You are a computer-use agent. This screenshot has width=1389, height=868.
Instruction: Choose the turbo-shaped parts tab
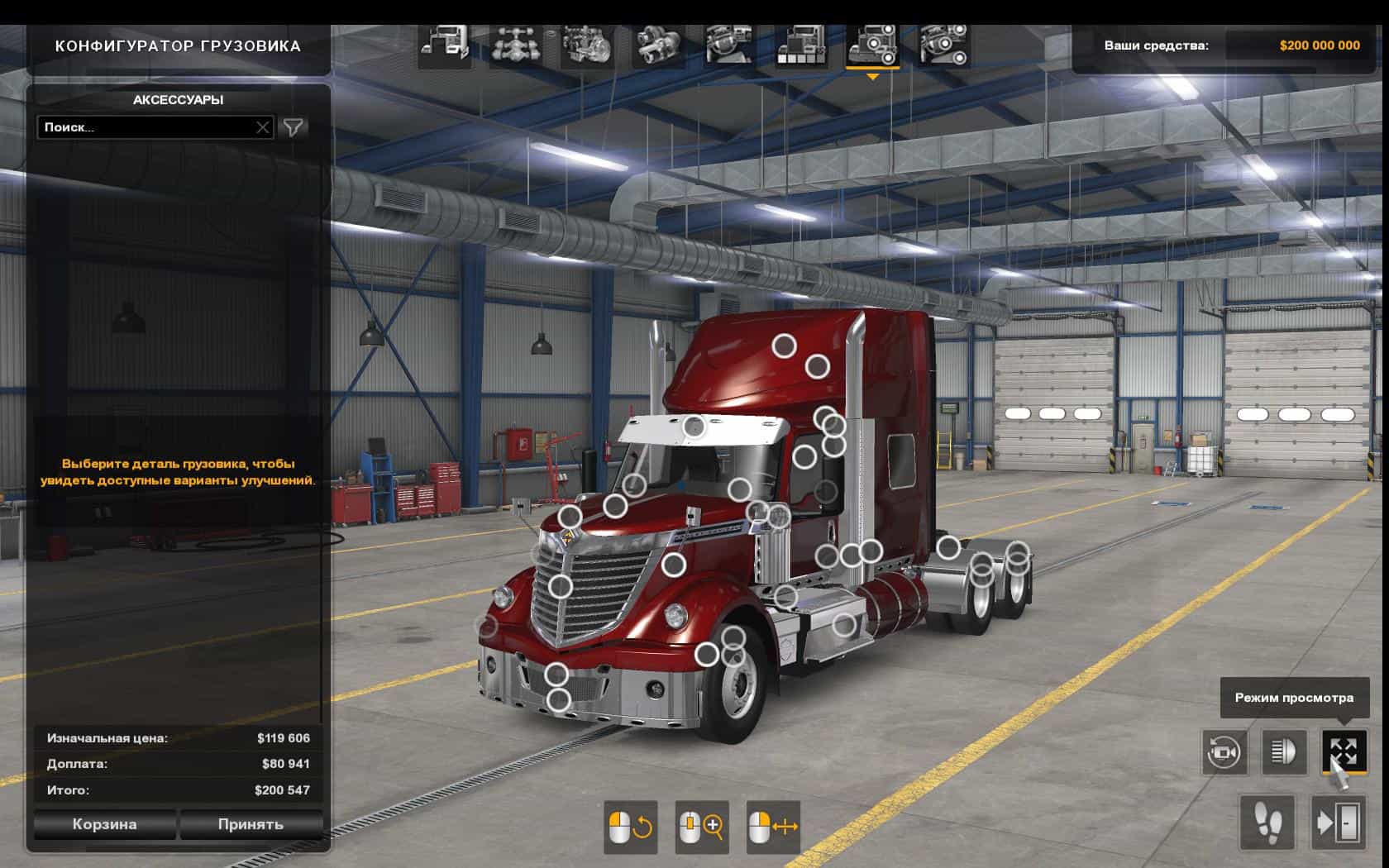click(x=658, y=45)
